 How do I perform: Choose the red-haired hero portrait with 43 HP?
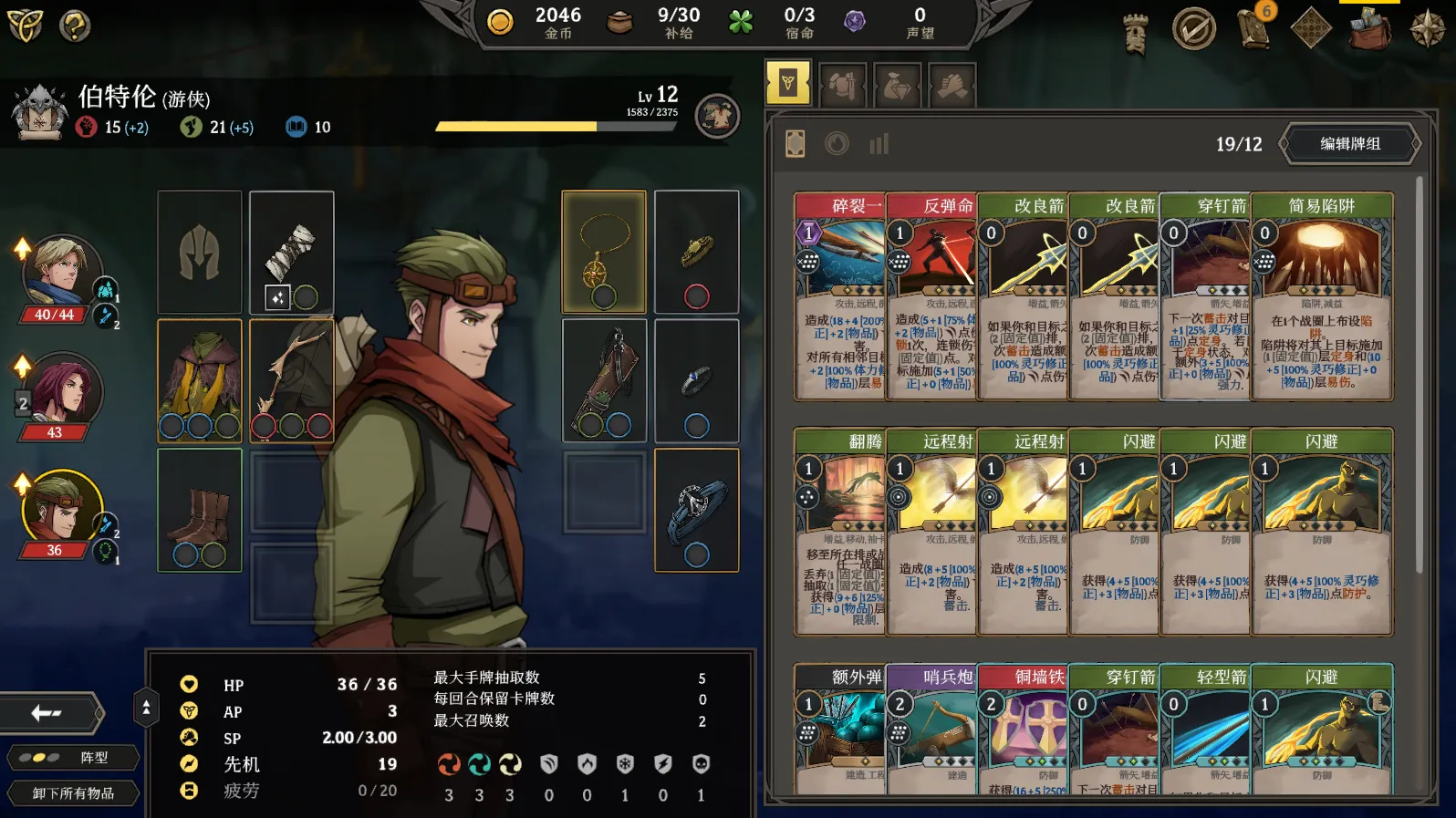click(60, 390)
